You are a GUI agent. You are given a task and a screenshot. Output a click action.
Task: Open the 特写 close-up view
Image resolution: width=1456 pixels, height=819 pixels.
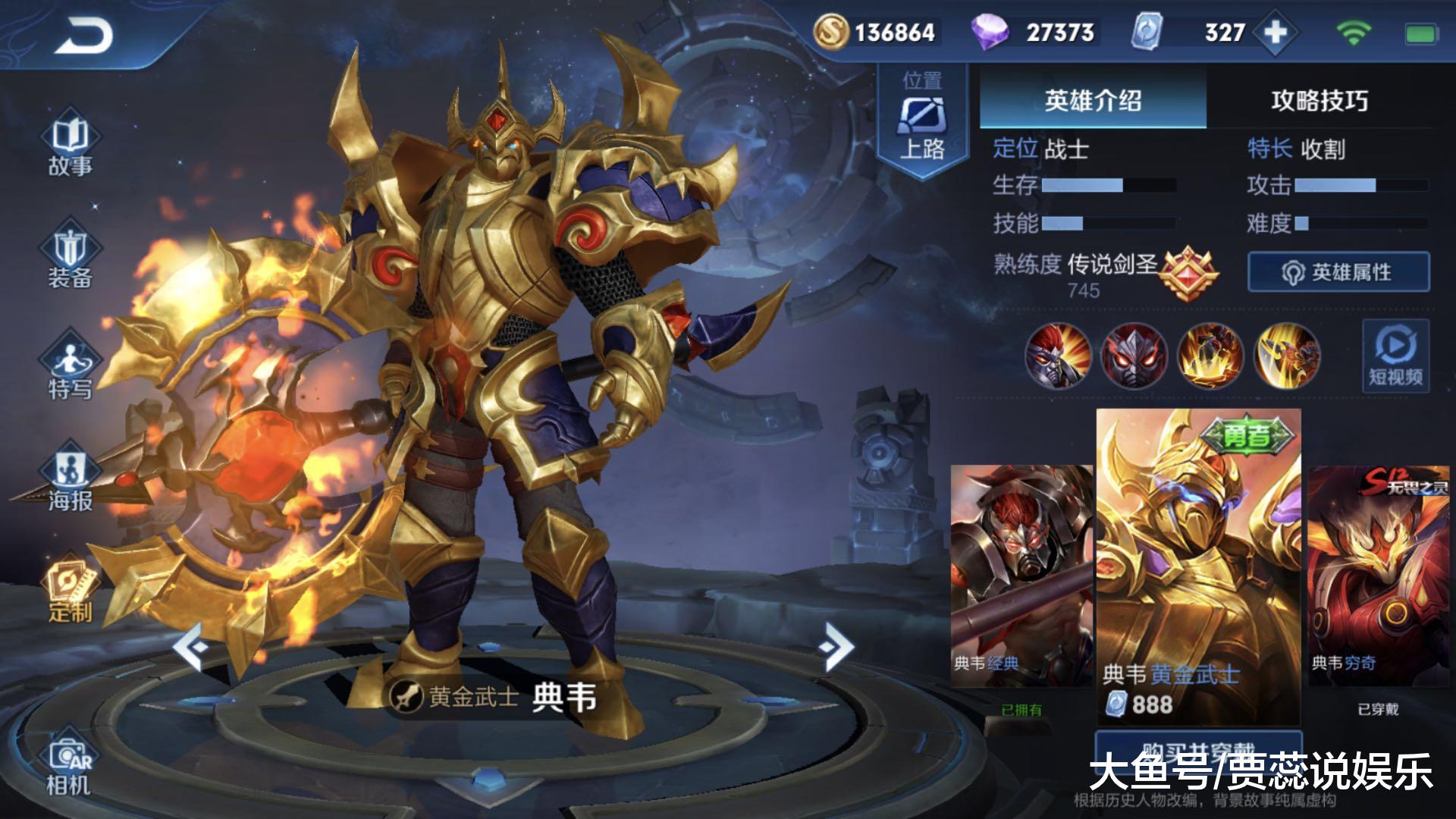pos(70,369)
